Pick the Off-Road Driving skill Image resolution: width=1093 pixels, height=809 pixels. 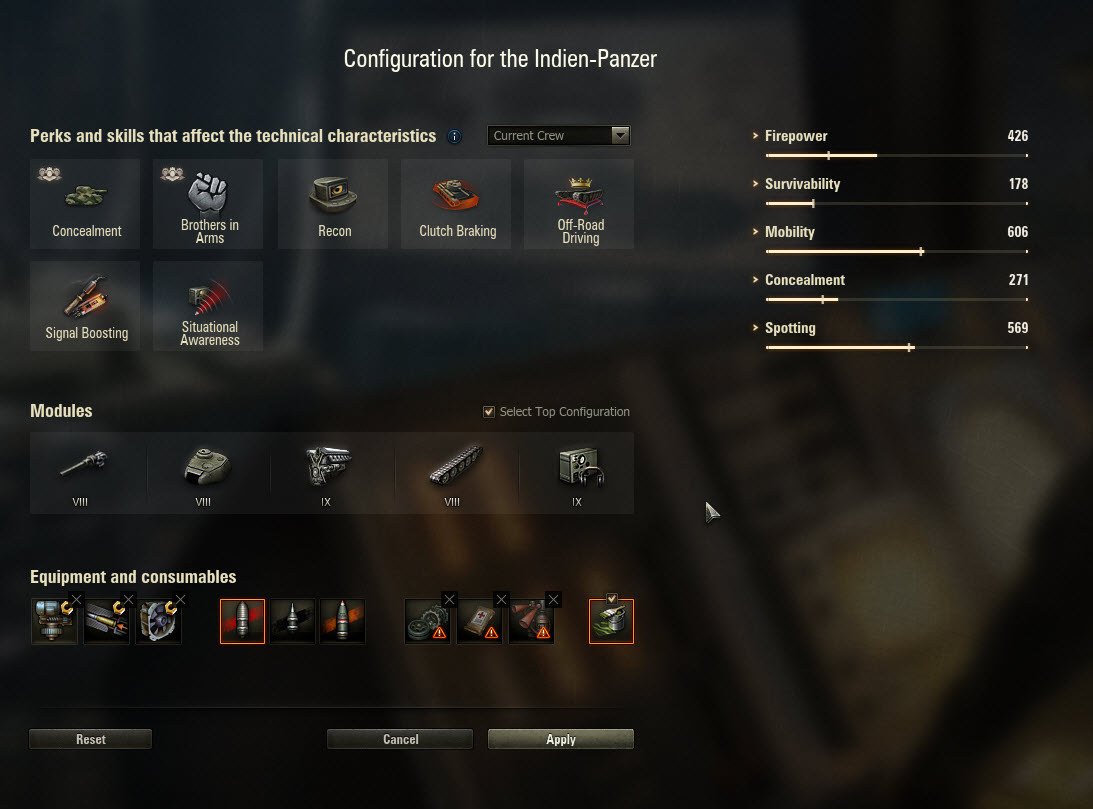pos(580,204)
